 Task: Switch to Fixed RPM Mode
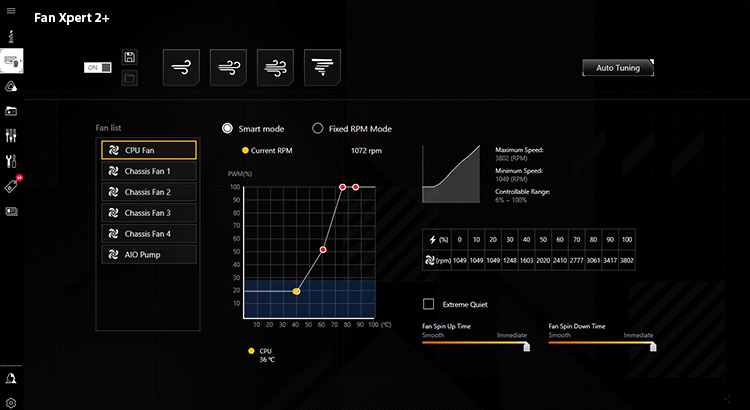click(318, 128)
